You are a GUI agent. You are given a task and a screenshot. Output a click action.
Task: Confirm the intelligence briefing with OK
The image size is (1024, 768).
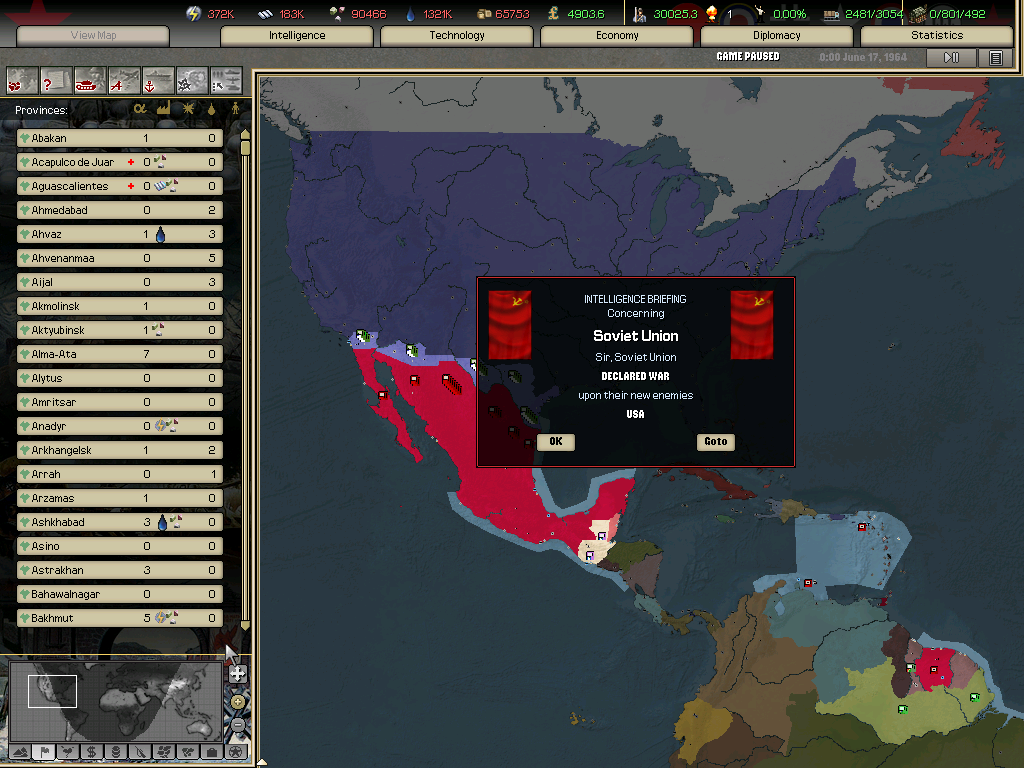point(555,442)
